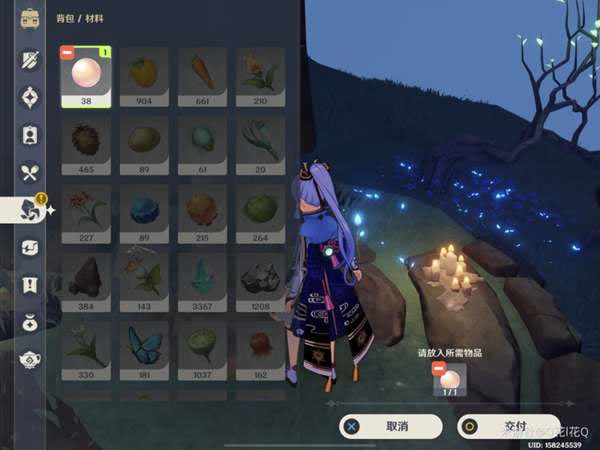Click 取消 to cancel the submission
Viewport: 600px width, 450px height.
pyautogui.click(x=384, y=426)
